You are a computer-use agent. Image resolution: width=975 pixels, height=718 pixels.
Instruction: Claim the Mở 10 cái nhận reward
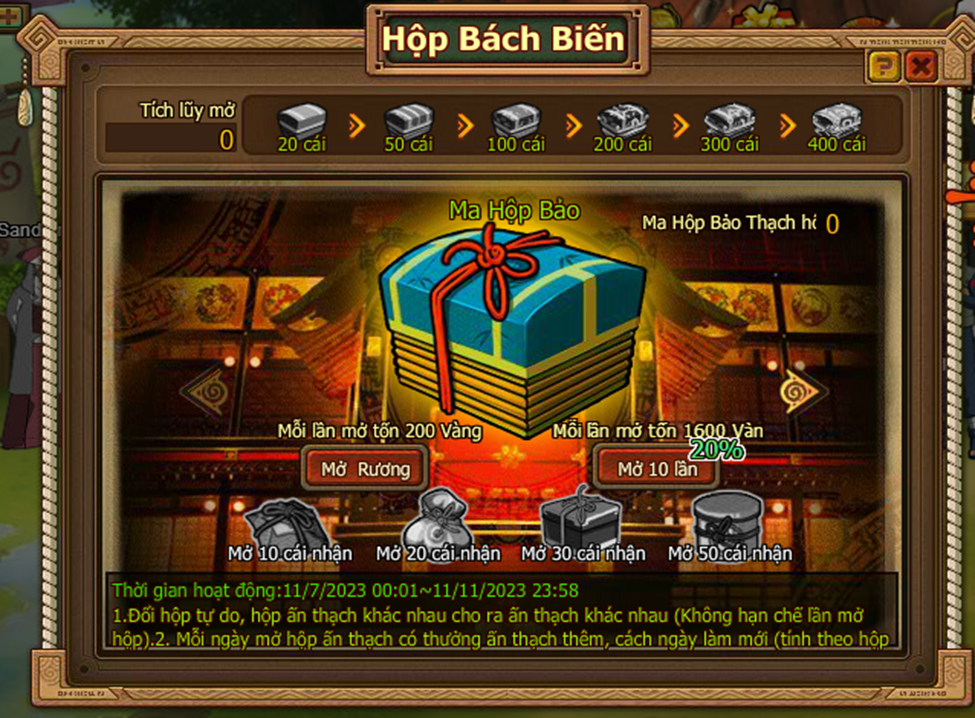pos(283,523)
